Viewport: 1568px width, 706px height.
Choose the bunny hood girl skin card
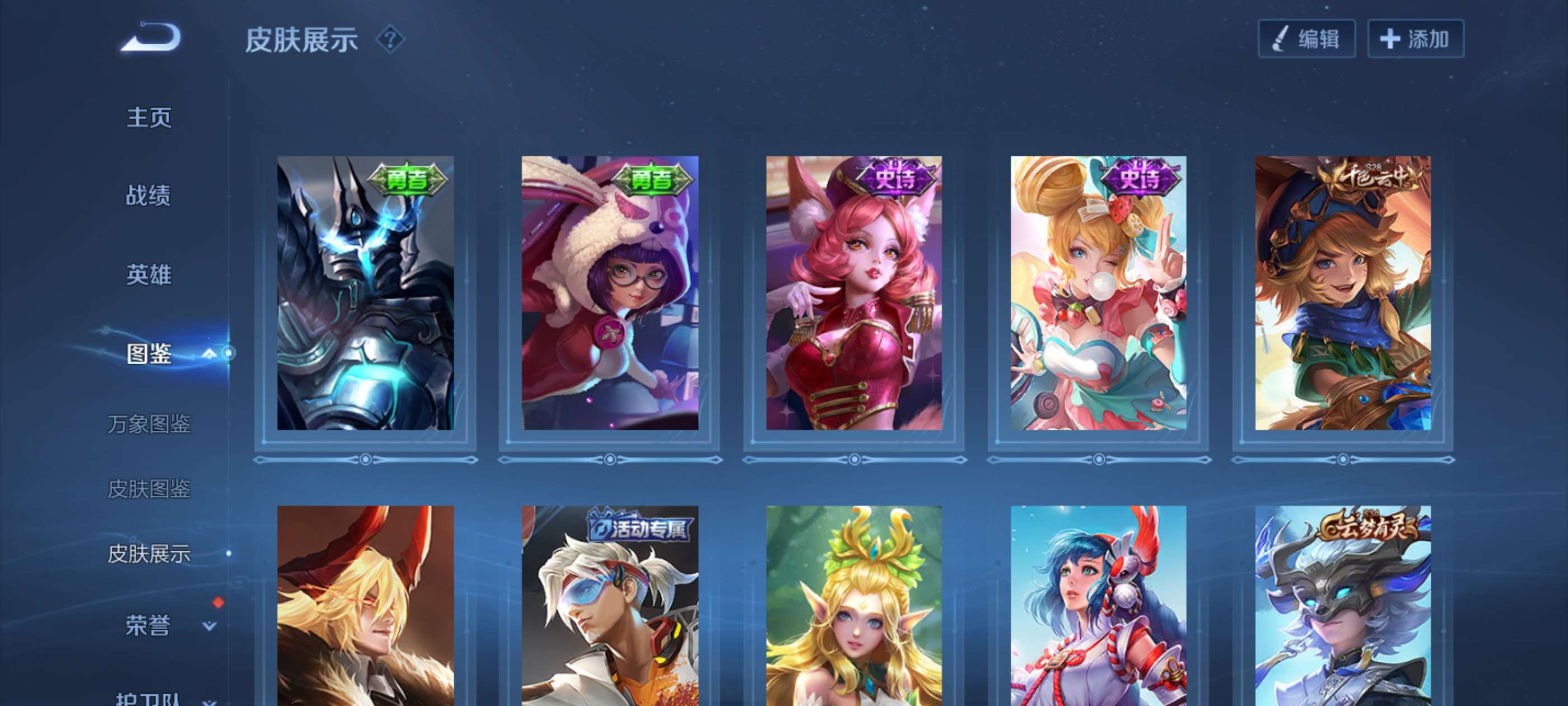click(x=610, y=293)
